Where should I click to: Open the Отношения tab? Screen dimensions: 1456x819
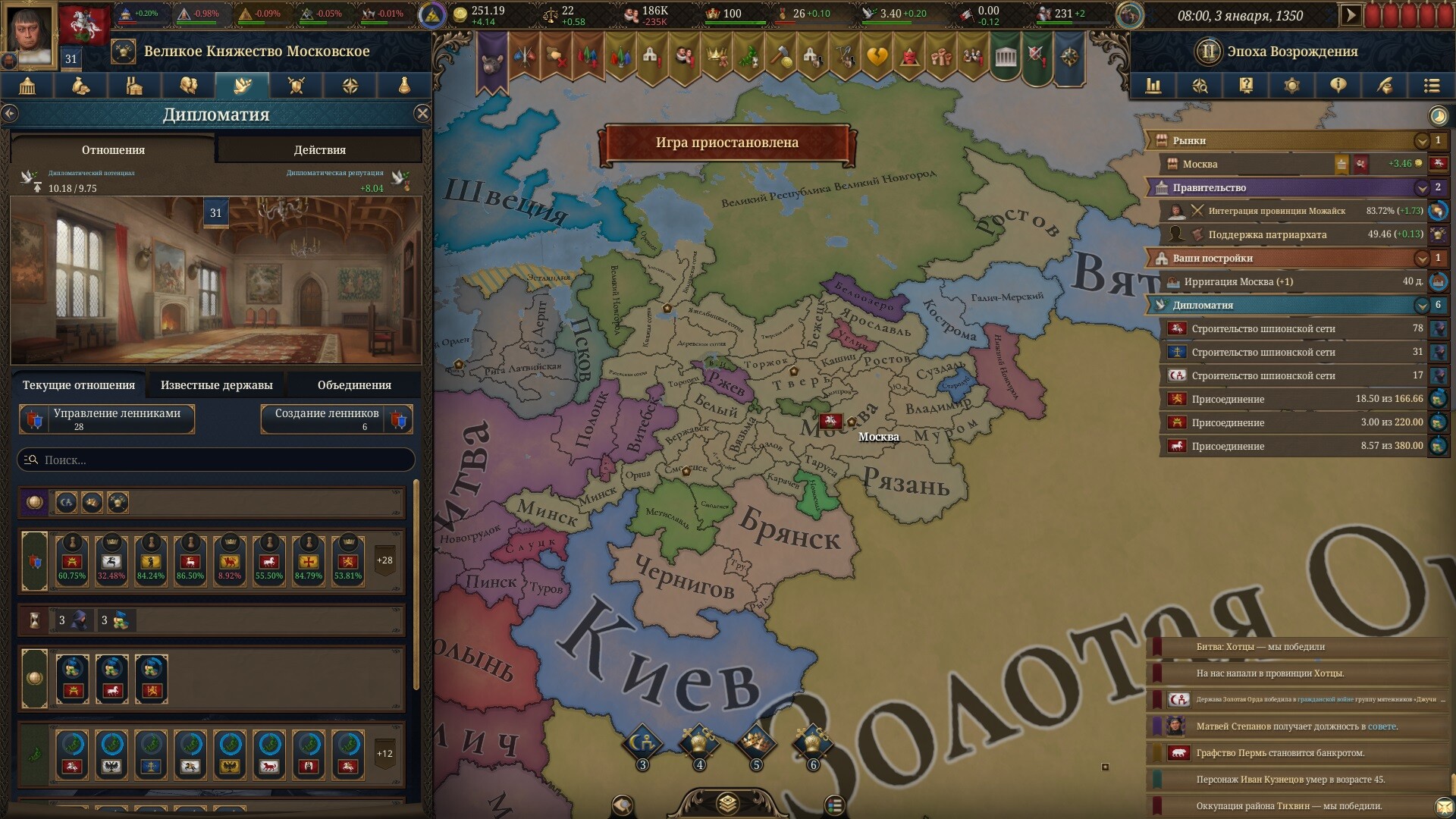click(113, 150)
